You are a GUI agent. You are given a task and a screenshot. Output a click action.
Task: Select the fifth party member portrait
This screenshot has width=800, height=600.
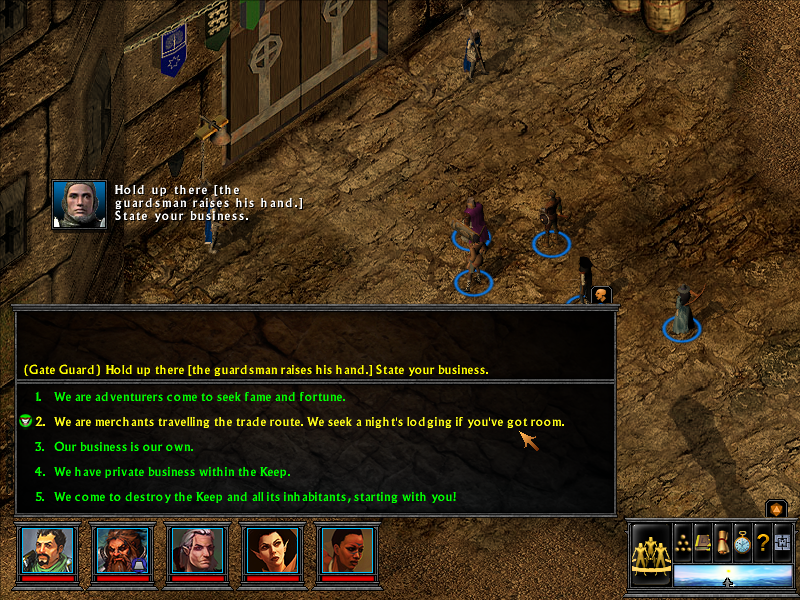(x=344, y=549)
